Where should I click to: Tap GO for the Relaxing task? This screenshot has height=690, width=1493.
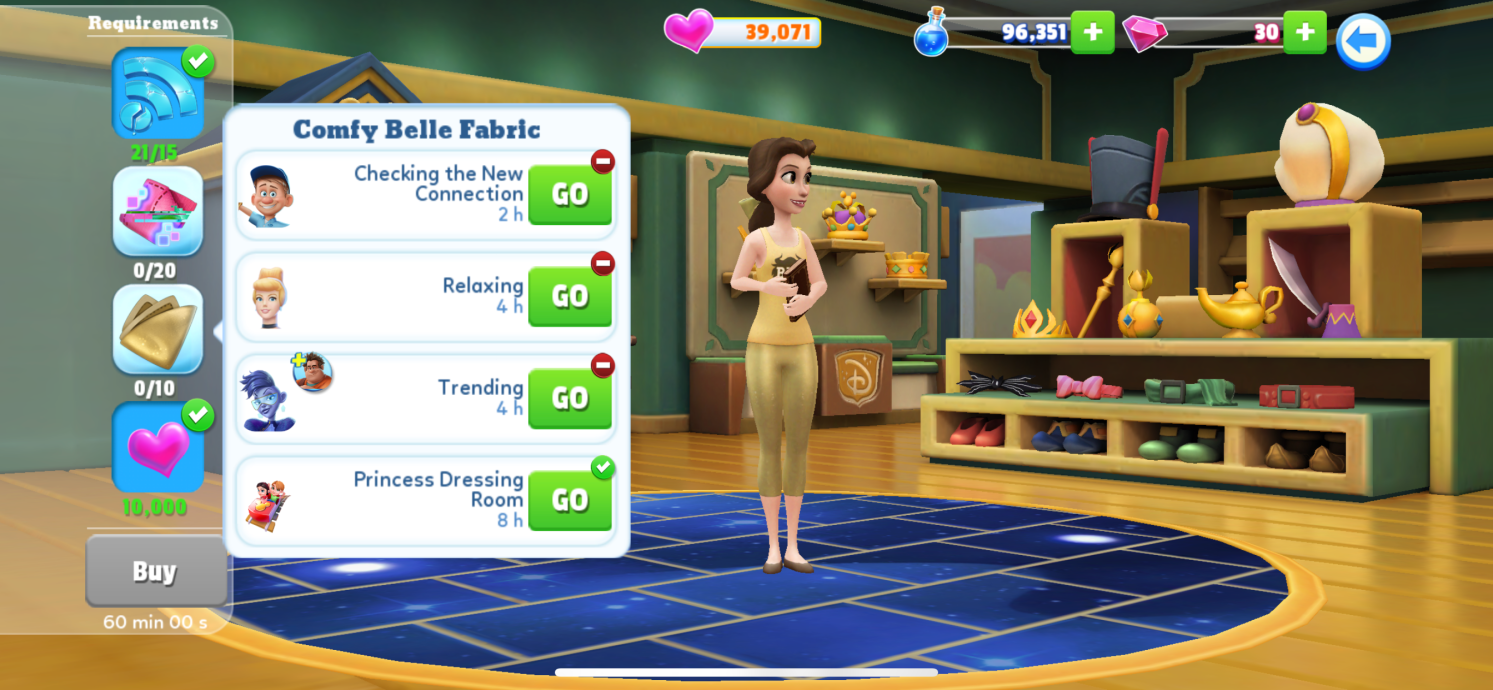[x=569, y=297]
